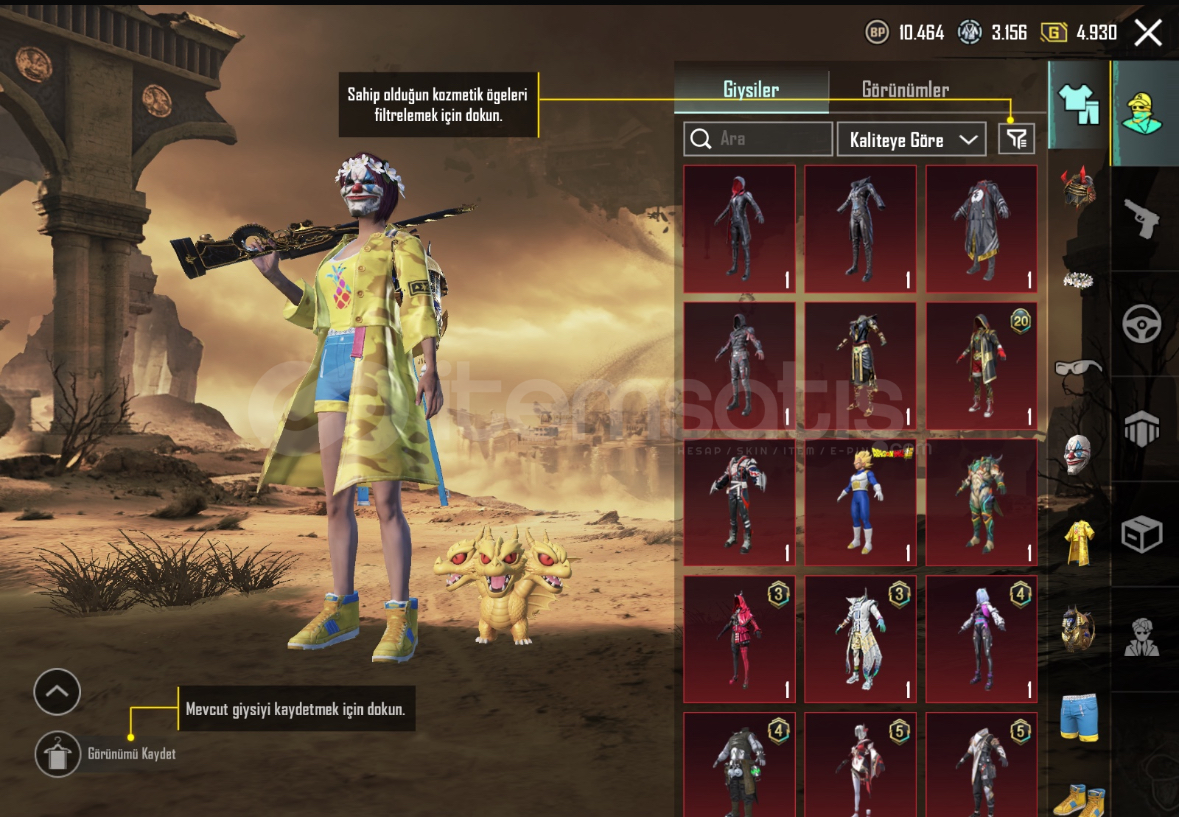Close the inventory with the X button
Image resolution: width=1179 pixels, height=817 pixels.
point(1148,33)
